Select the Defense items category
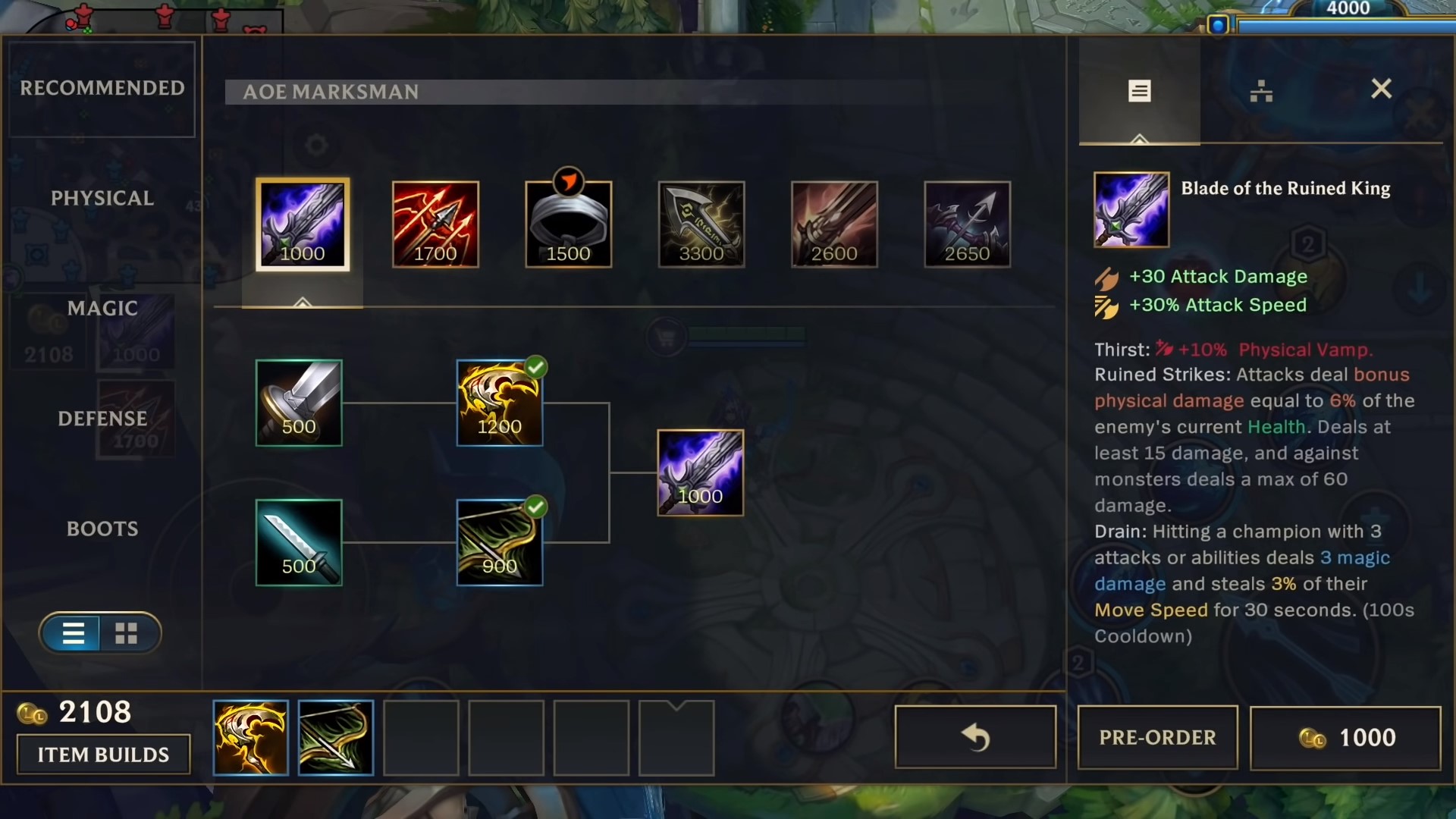Image resolution: width=1456 pixels, height=819 pixels. click(102, 418)
